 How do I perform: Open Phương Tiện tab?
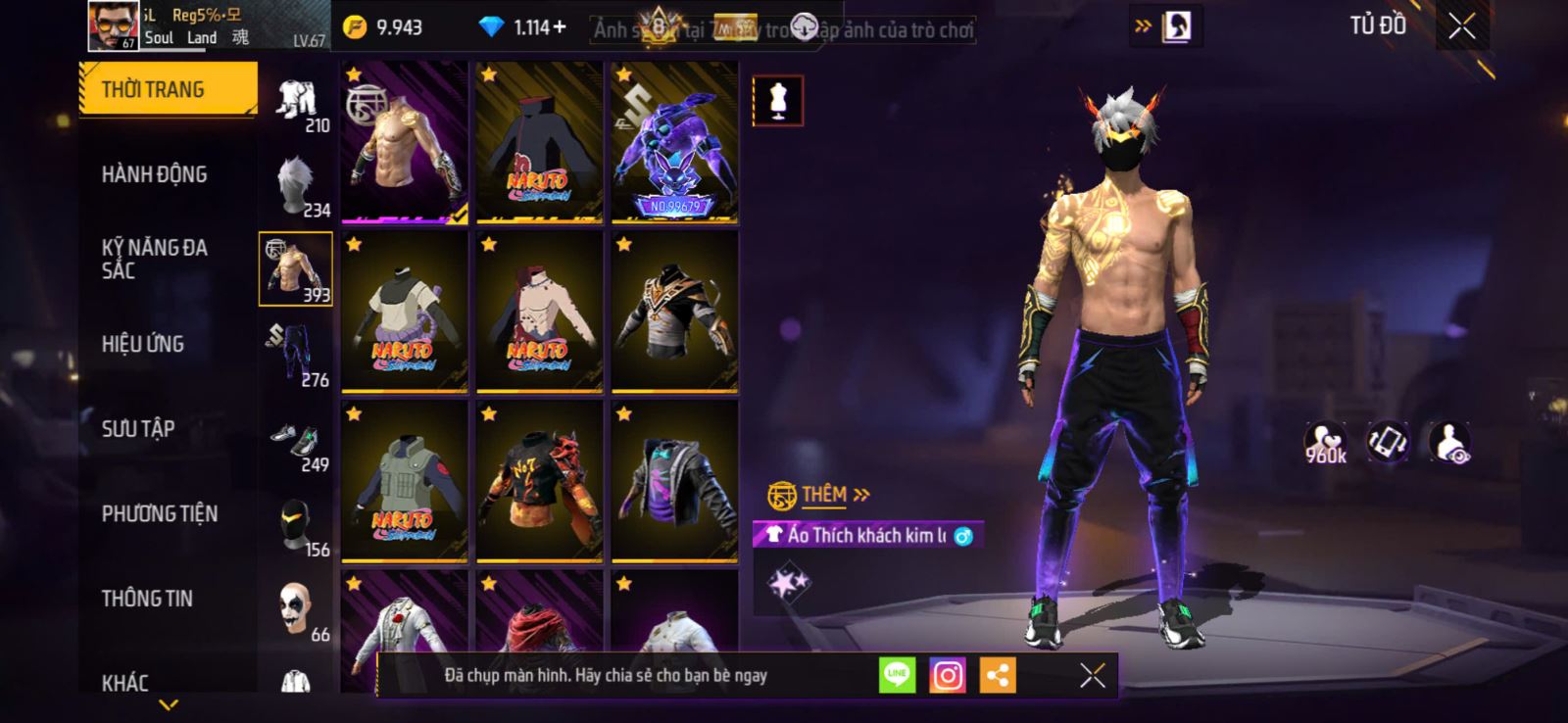tap(160, 513)
